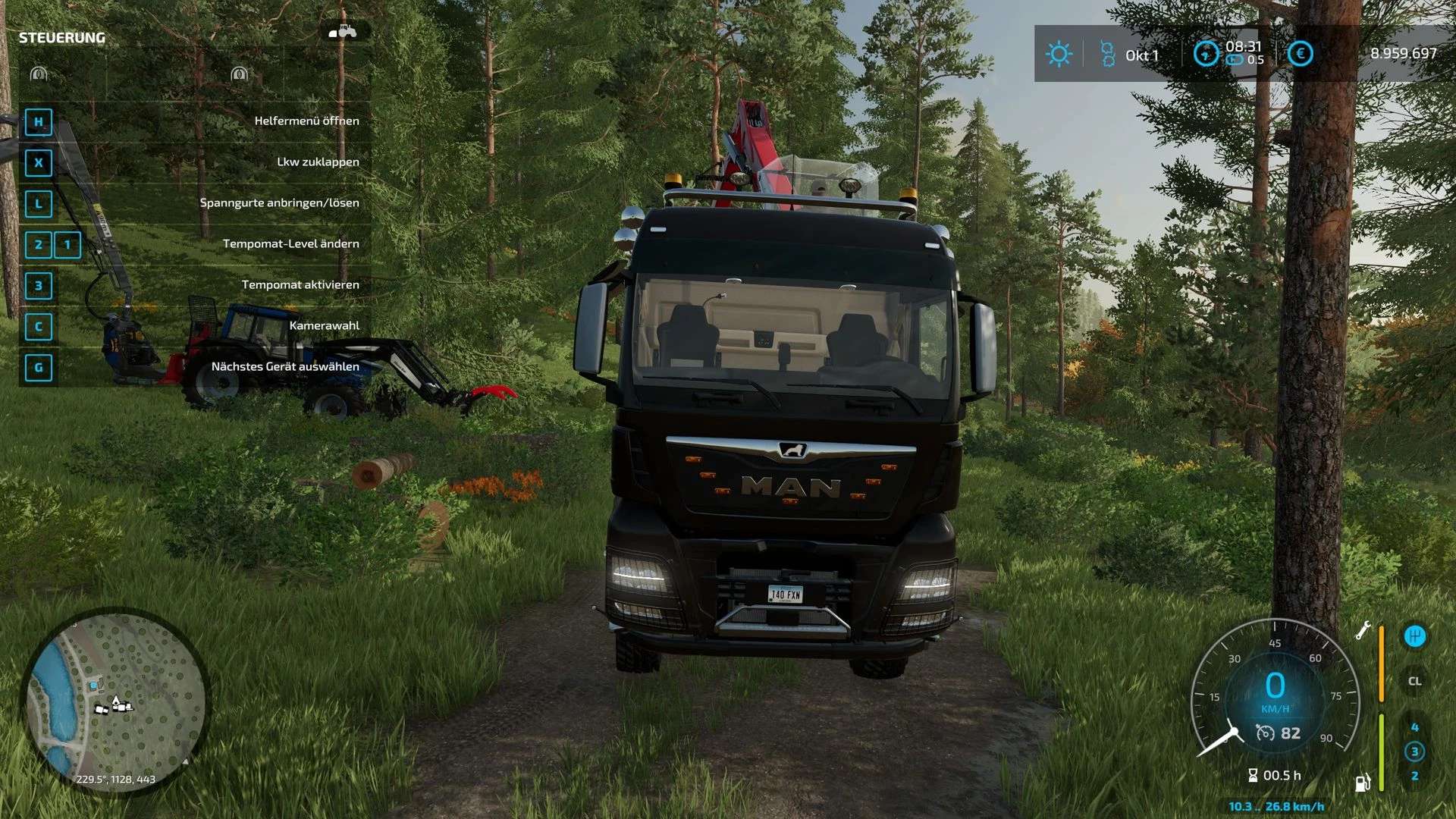Select the wrench damage icon
The image size is (1456, 819).
point(1363,630)
